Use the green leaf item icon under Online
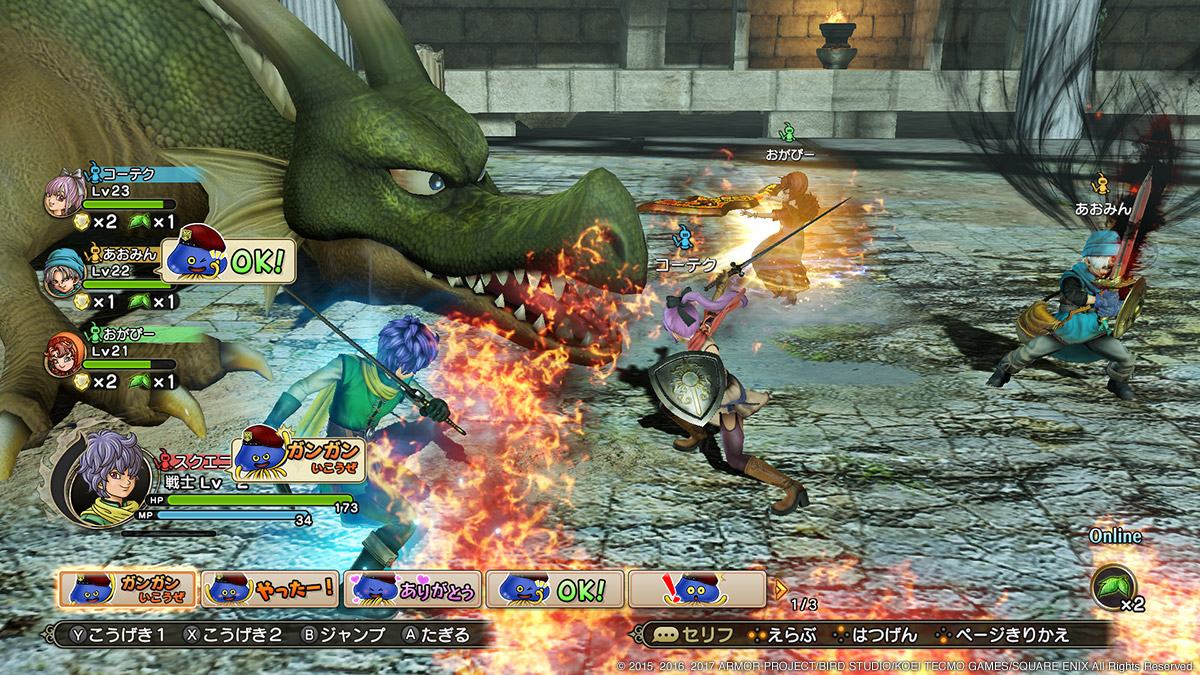Viewport: 1200px width, 675px height. point(1112,583)
